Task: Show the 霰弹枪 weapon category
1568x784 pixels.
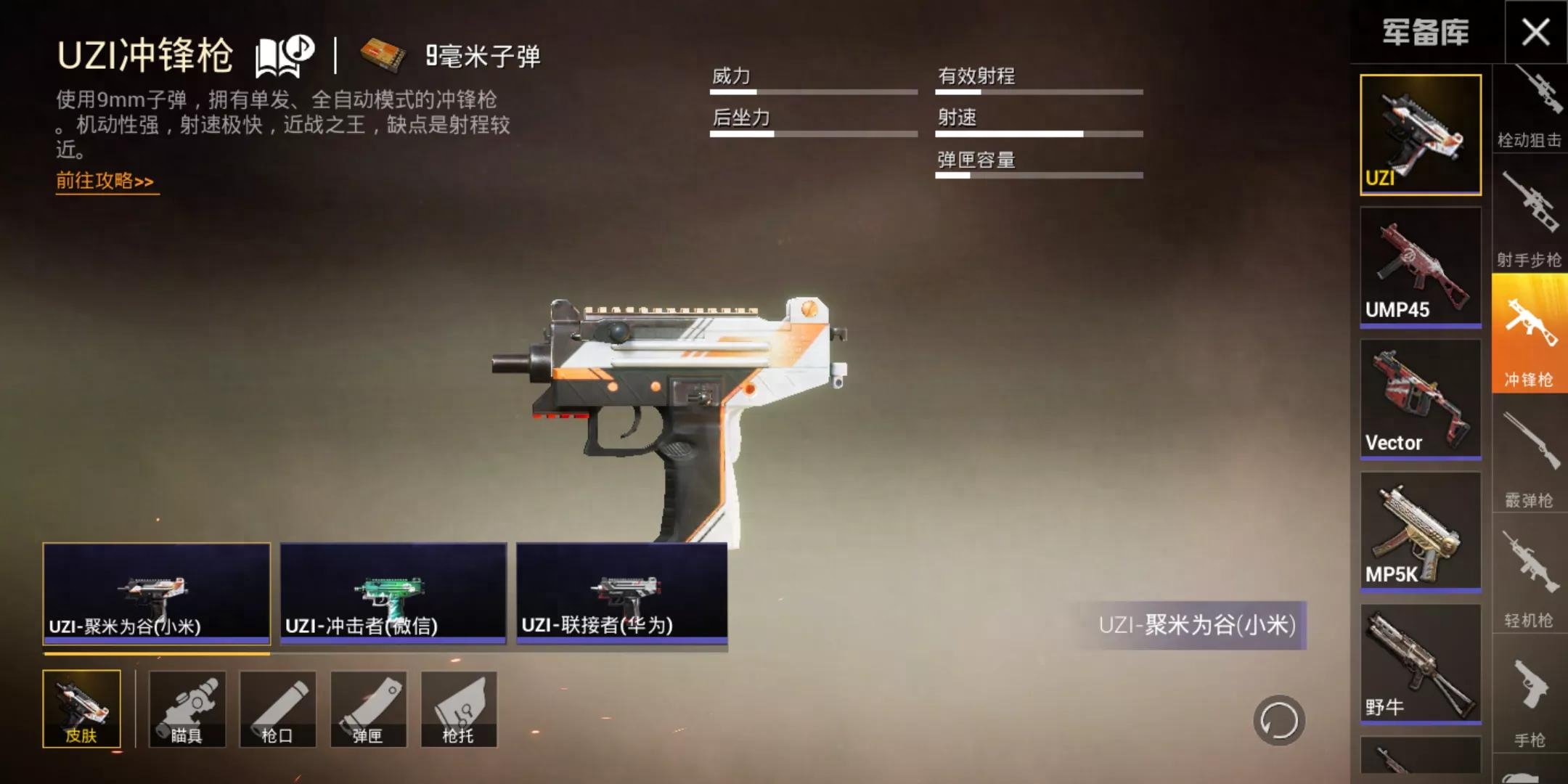Action: (x=1529, y=459)
